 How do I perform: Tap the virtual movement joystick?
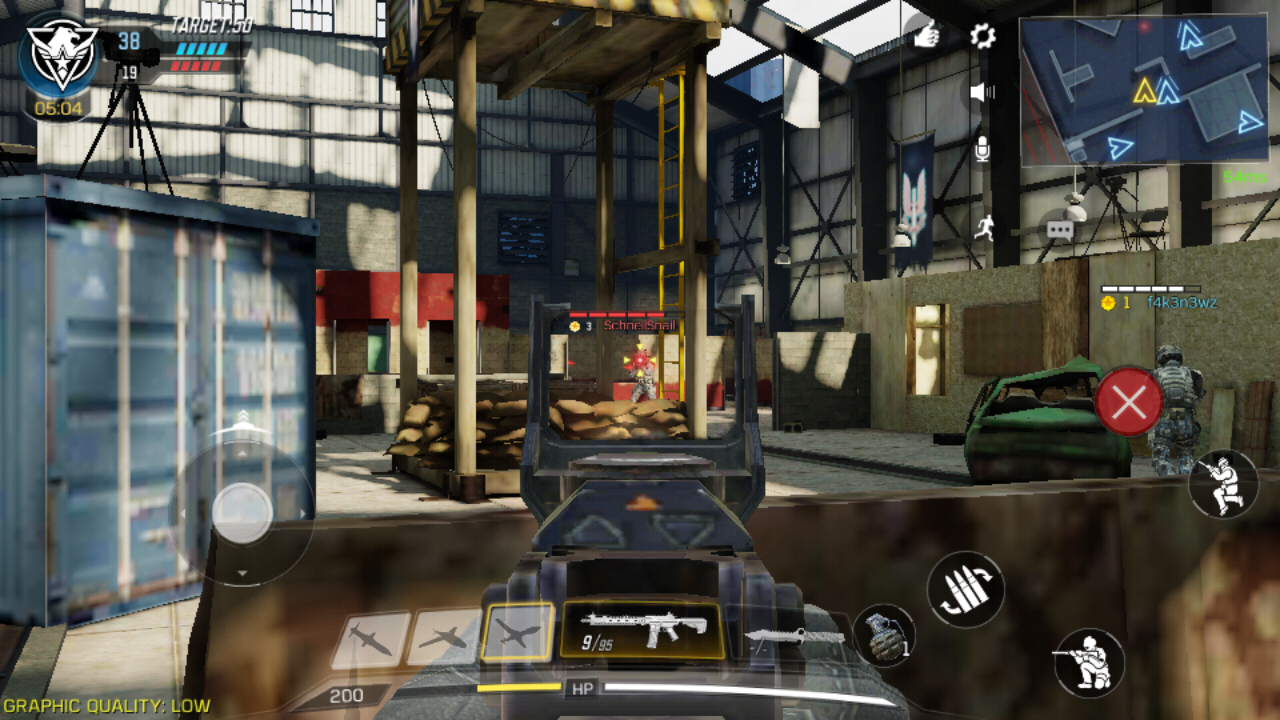click(x=242, y=513)
